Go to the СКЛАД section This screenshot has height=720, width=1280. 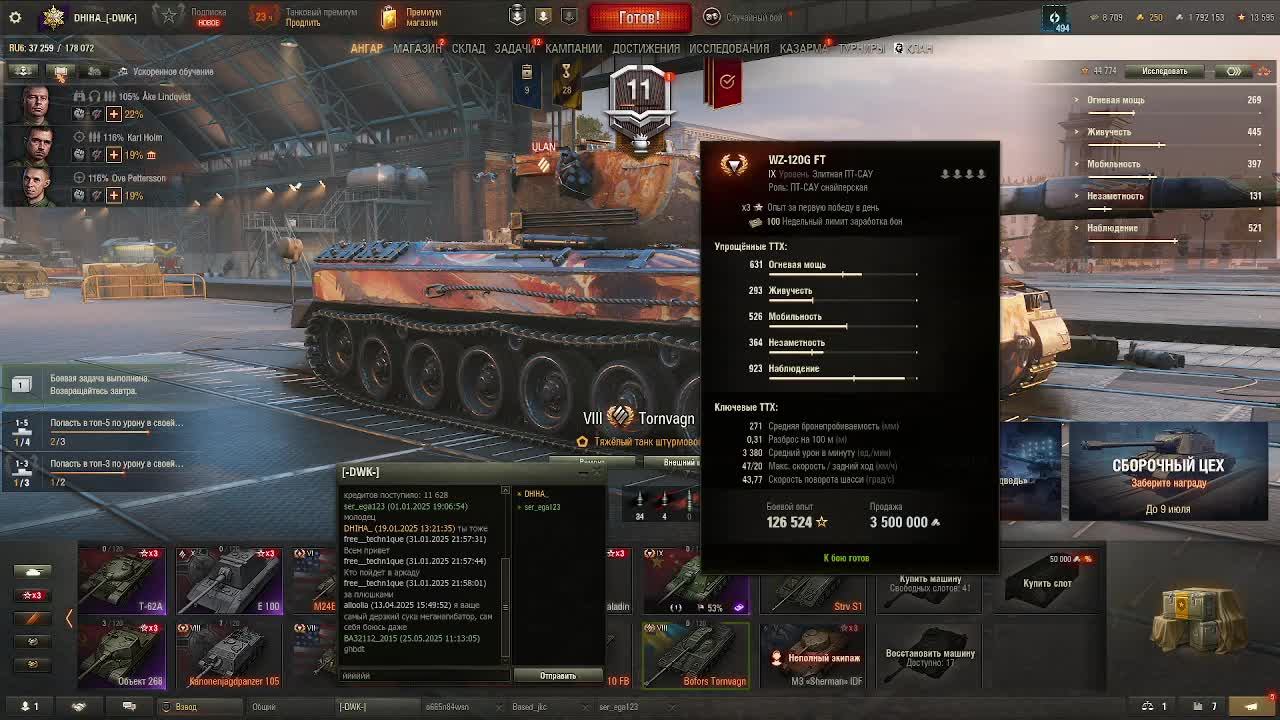pyautogui.click(x=468, y=48)
